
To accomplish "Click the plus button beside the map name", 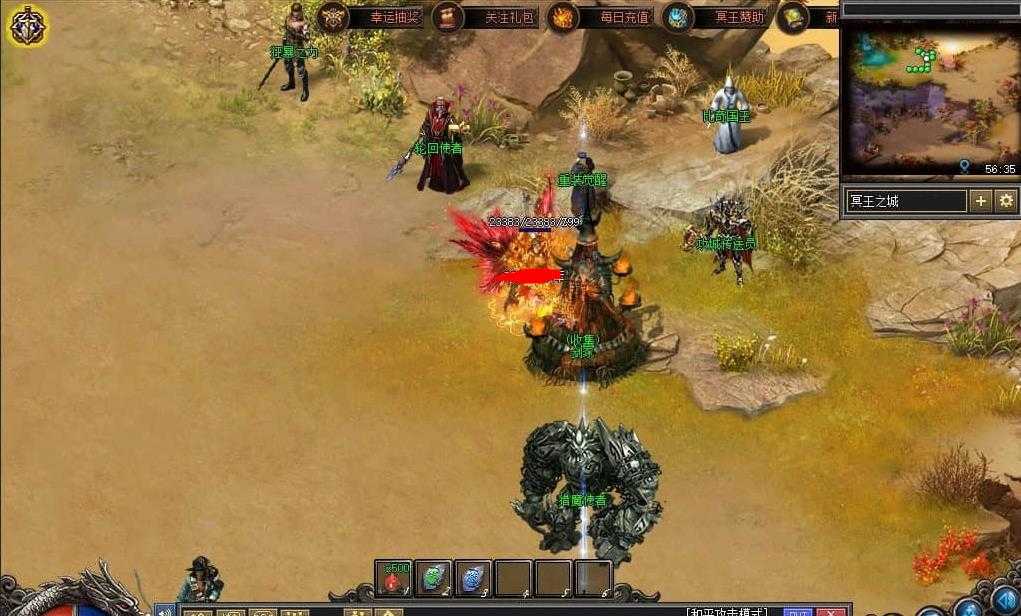I will (x=981, y=201).
